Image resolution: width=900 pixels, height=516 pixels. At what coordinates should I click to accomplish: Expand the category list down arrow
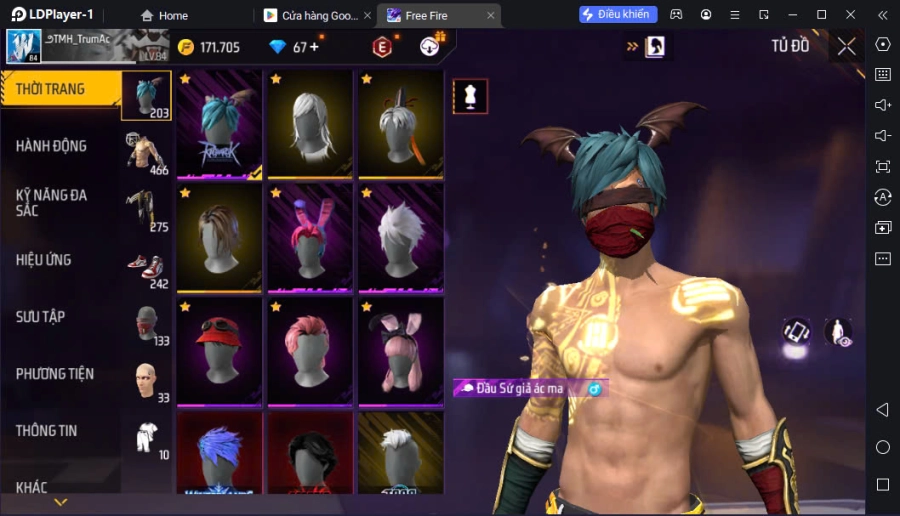coord(61,502)
